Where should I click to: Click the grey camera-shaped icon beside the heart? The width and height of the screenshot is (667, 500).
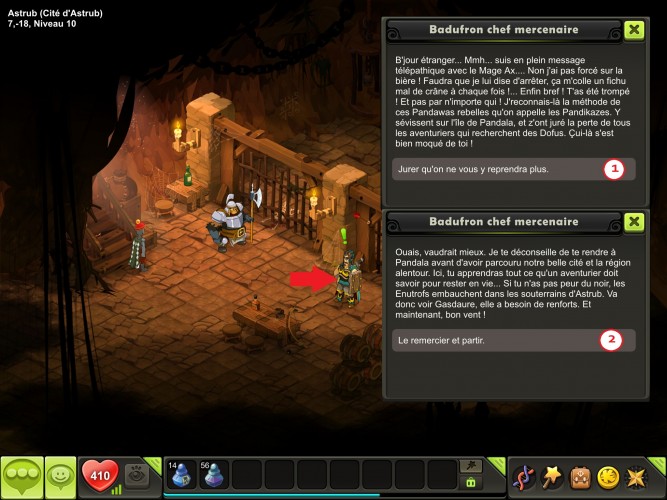pyautogui.click(x=140, y=476)
